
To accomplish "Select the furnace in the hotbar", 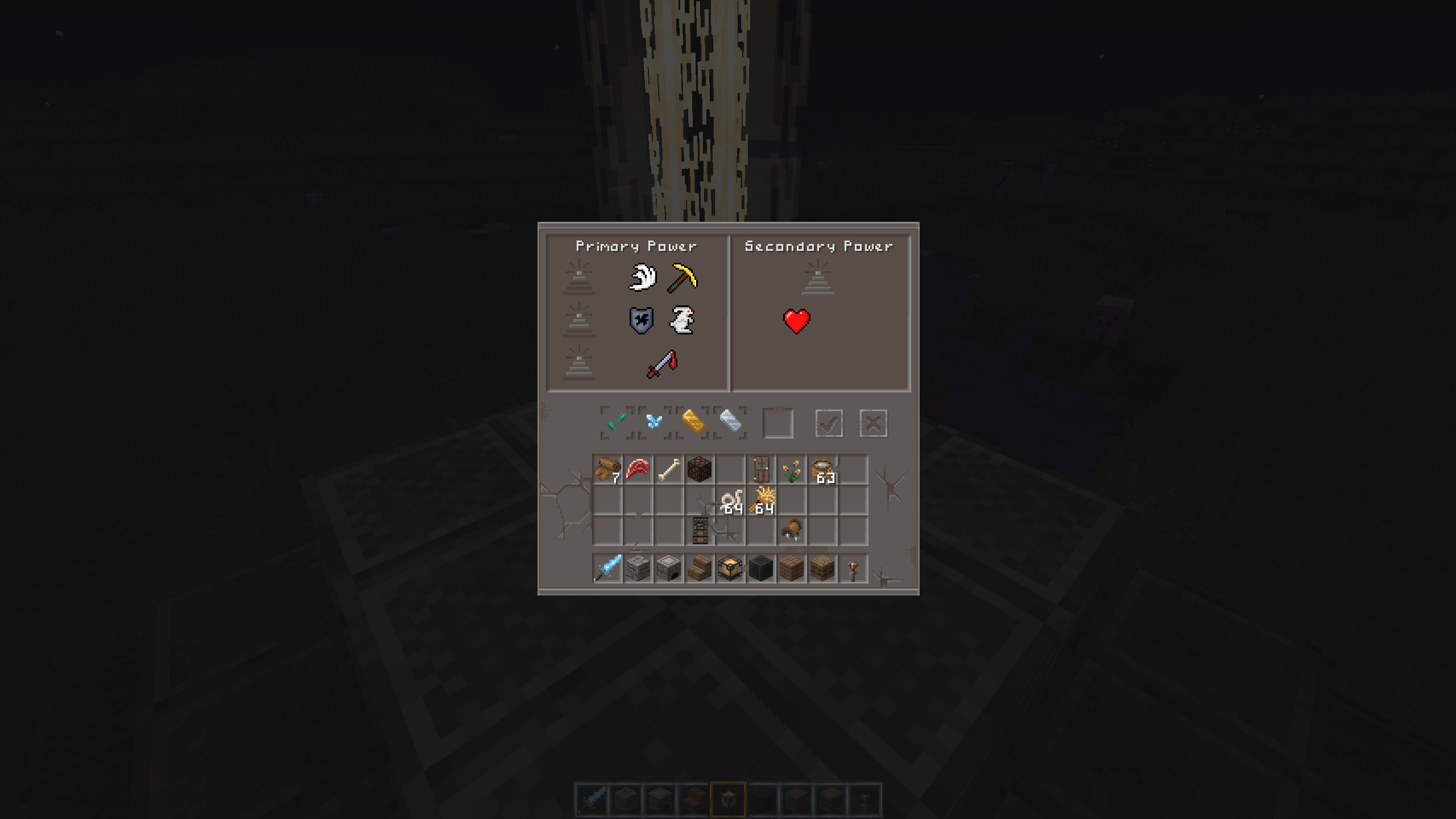I will click(x=669, y=568).
